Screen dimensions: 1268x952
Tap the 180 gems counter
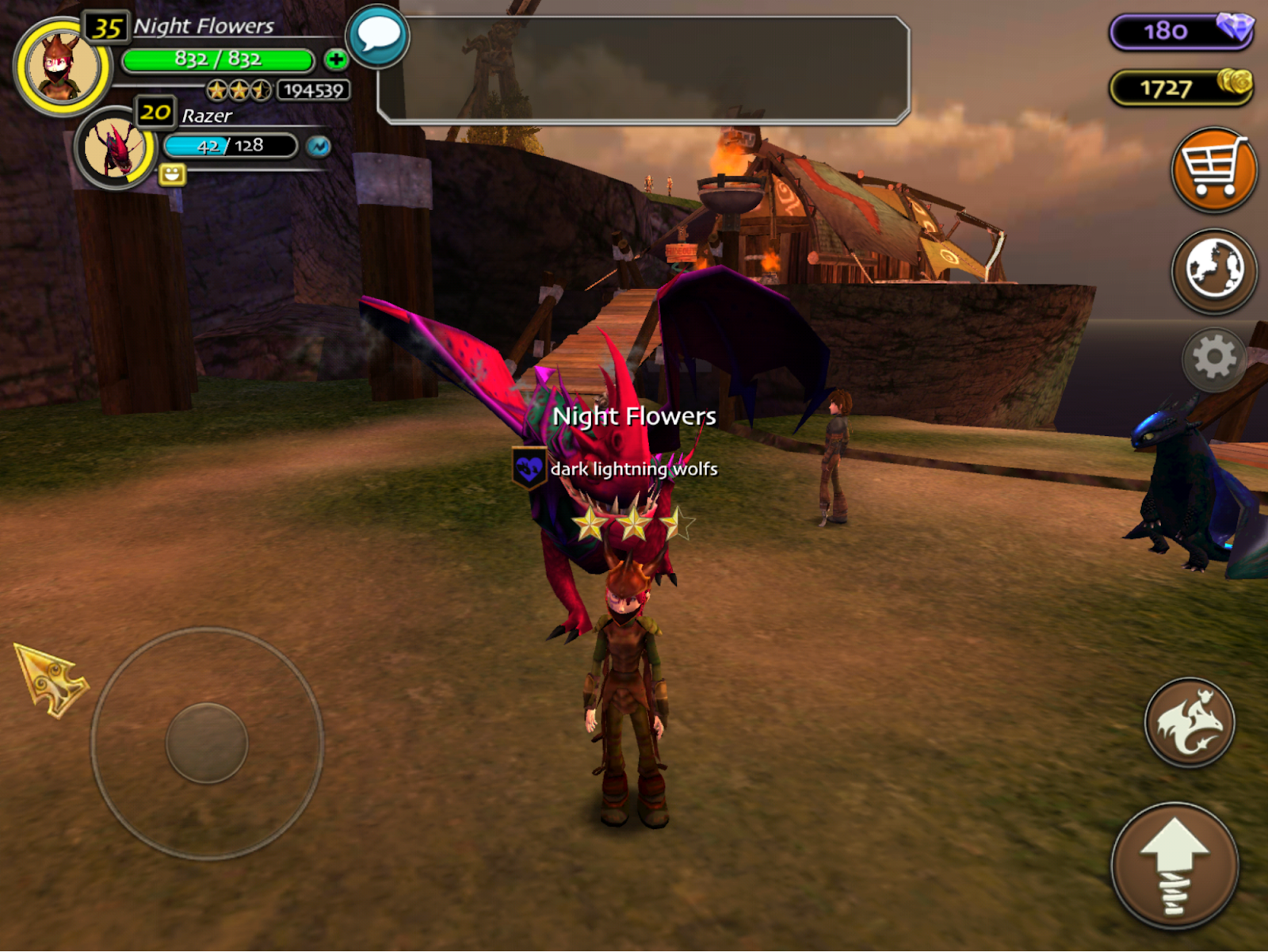coord(1181,32)
